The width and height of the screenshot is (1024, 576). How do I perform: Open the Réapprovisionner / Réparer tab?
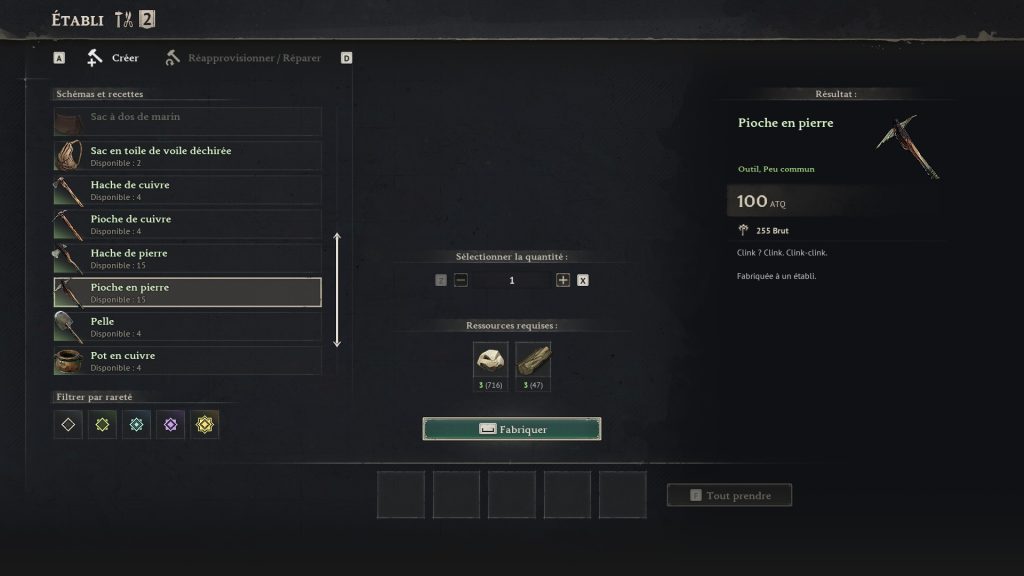pyautogui.click(x=243, y=58)
